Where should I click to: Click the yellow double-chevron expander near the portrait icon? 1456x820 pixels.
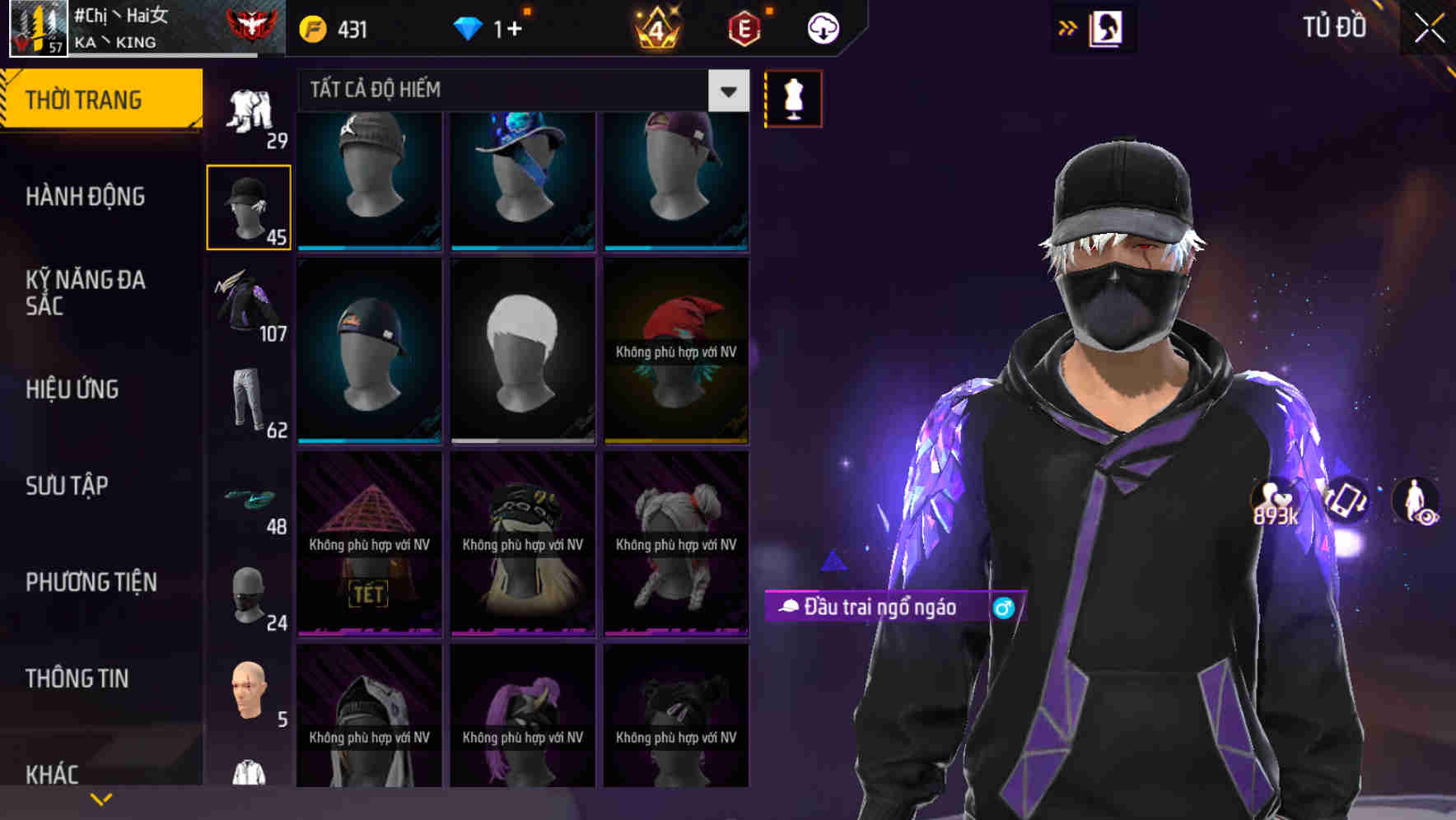(x=1066, y=27)
